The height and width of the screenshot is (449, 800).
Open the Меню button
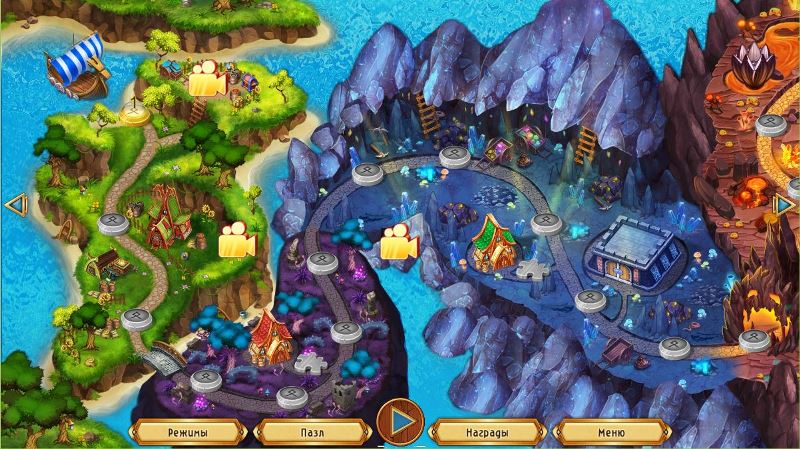tap(612, 432)
